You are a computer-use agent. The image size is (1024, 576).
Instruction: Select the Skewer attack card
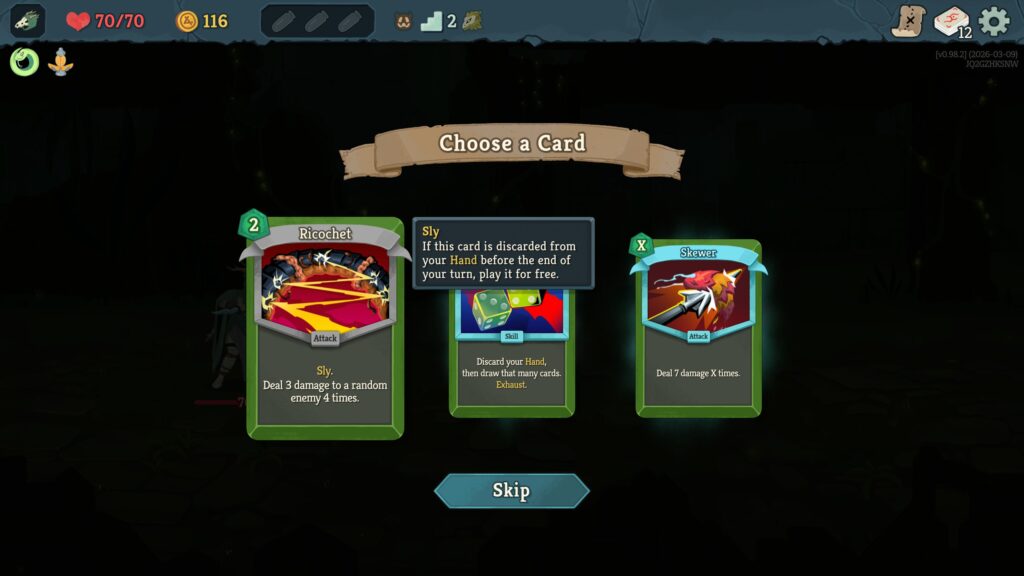698,328
